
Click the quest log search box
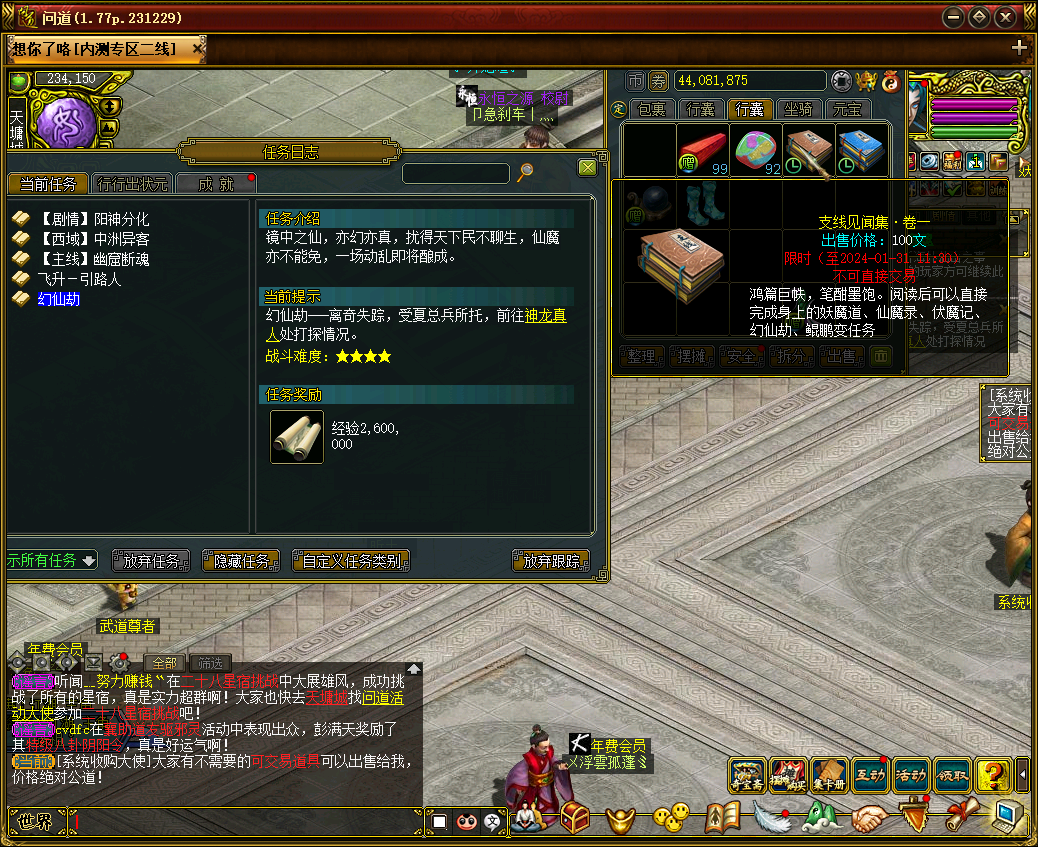456,174
